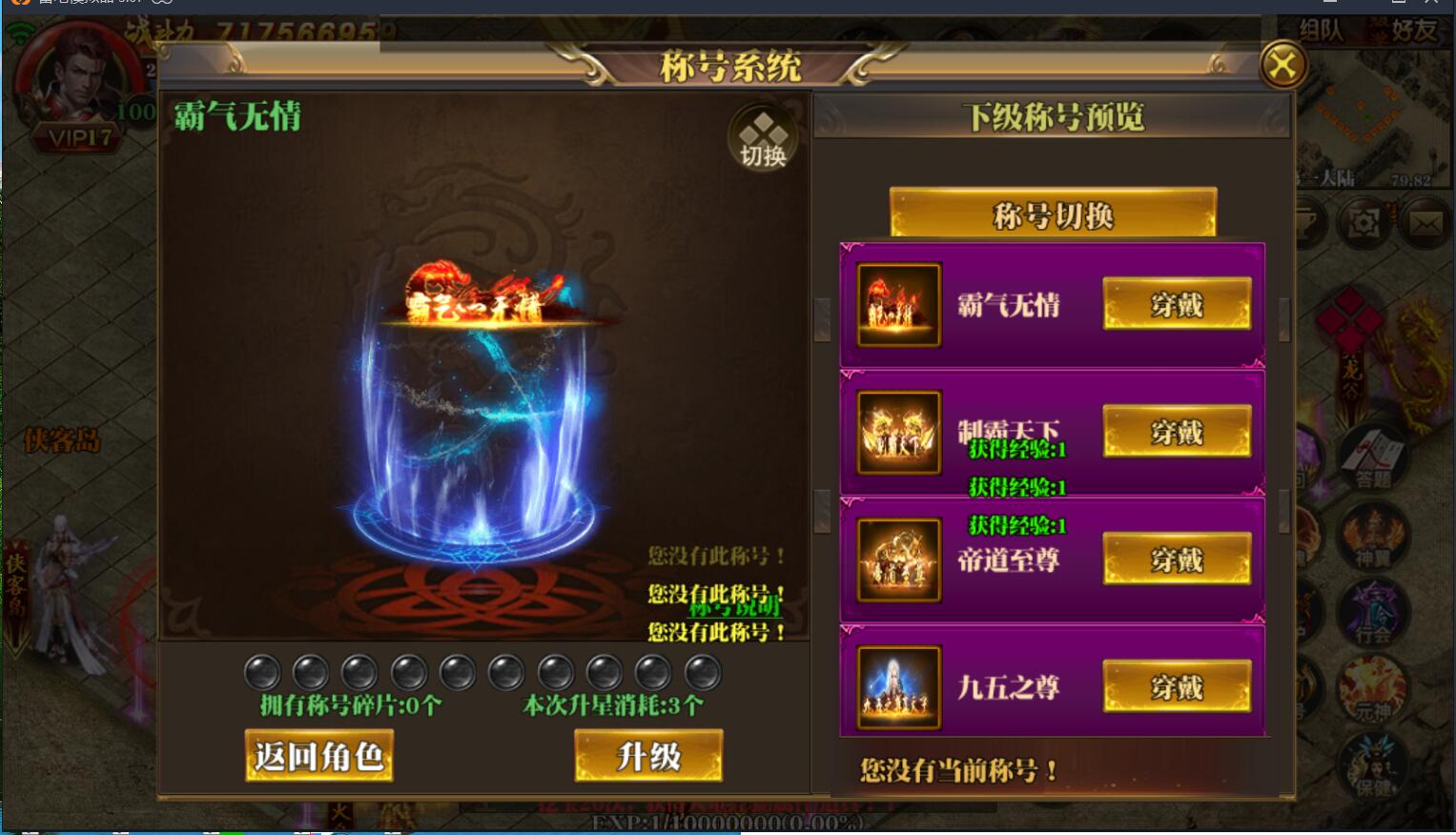Screen dimensions: 1456x835
Task: Equip the 霸气无情 title via 穿戴
Action: coord(1177,303)
